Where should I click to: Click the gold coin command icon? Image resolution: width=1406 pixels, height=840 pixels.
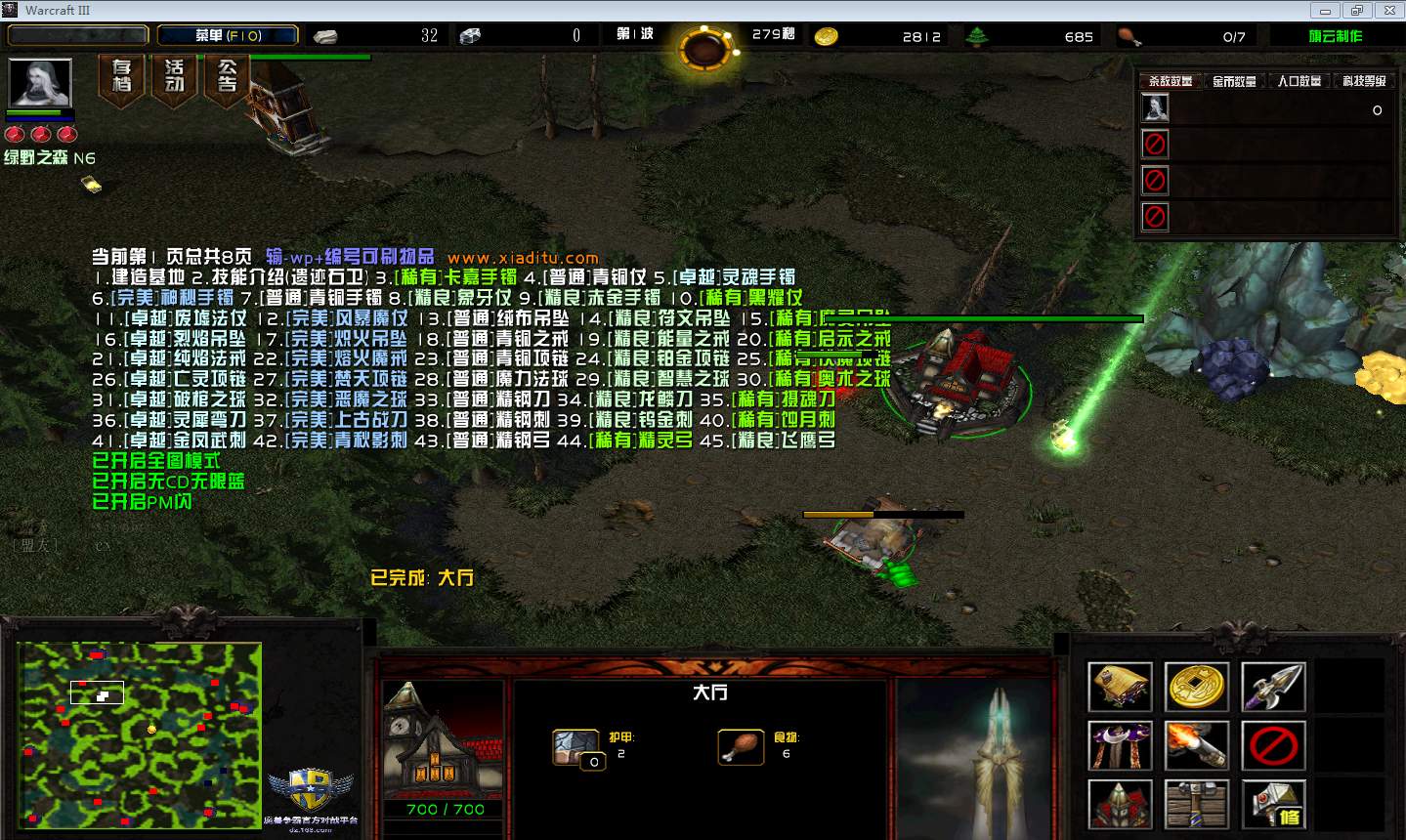[x=1197, y=687]
